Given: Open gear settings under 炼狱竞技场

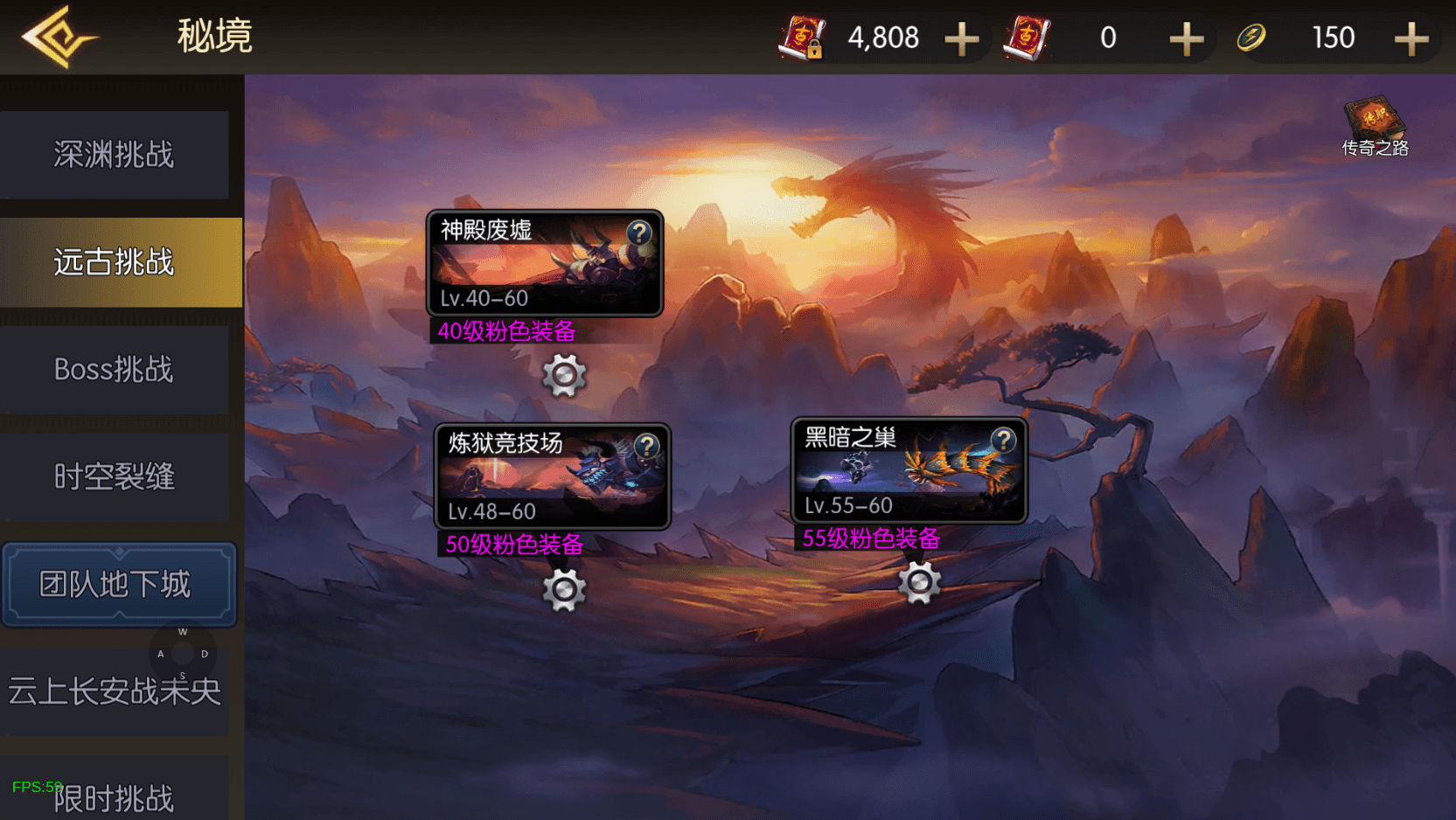Looking at the screenshot, I should pyautogui.click(x=564, y=590).
